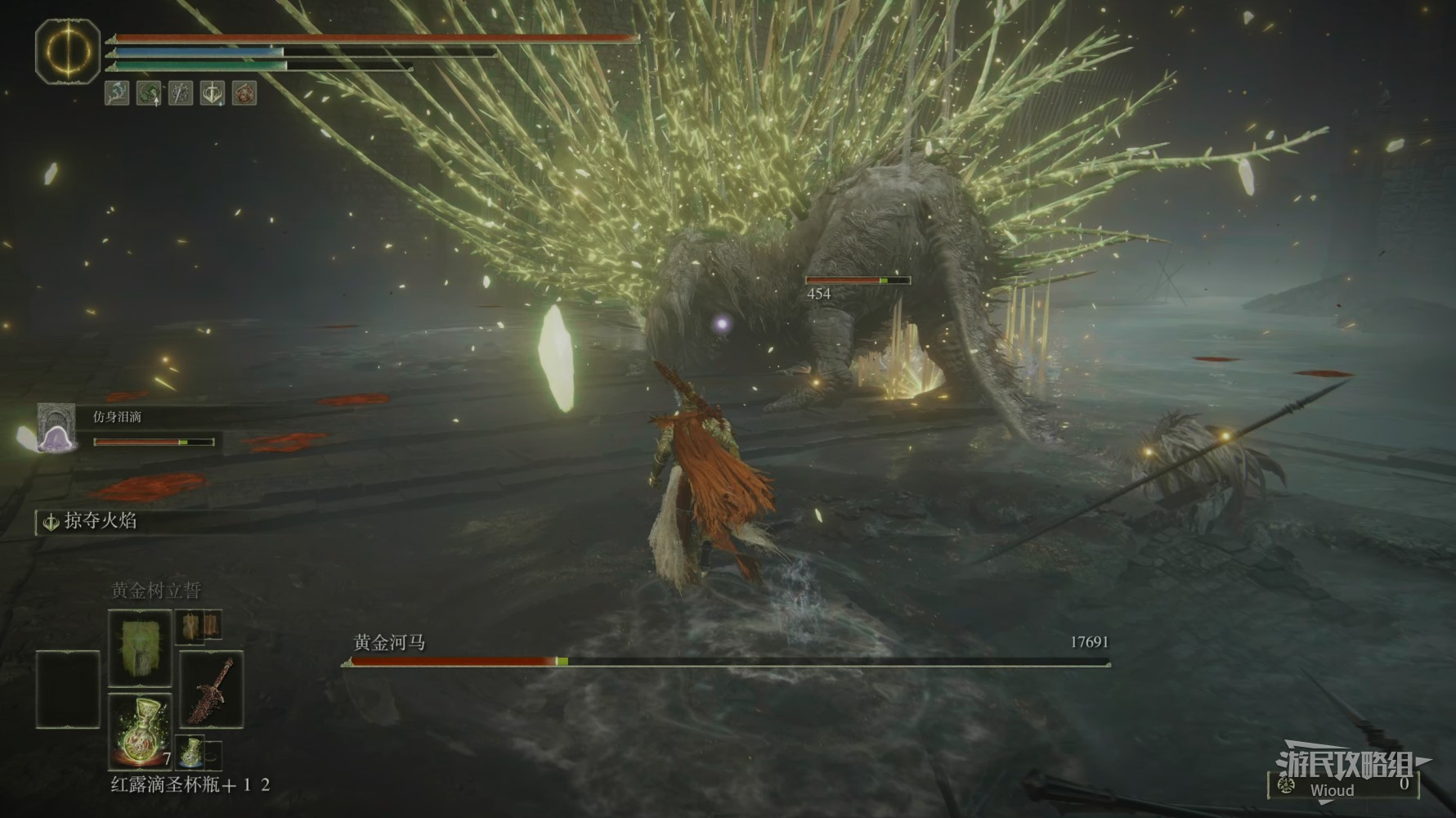The image size is (1456, 818).
Task: Select the small blue flask icon
Action: pos(190,750)
